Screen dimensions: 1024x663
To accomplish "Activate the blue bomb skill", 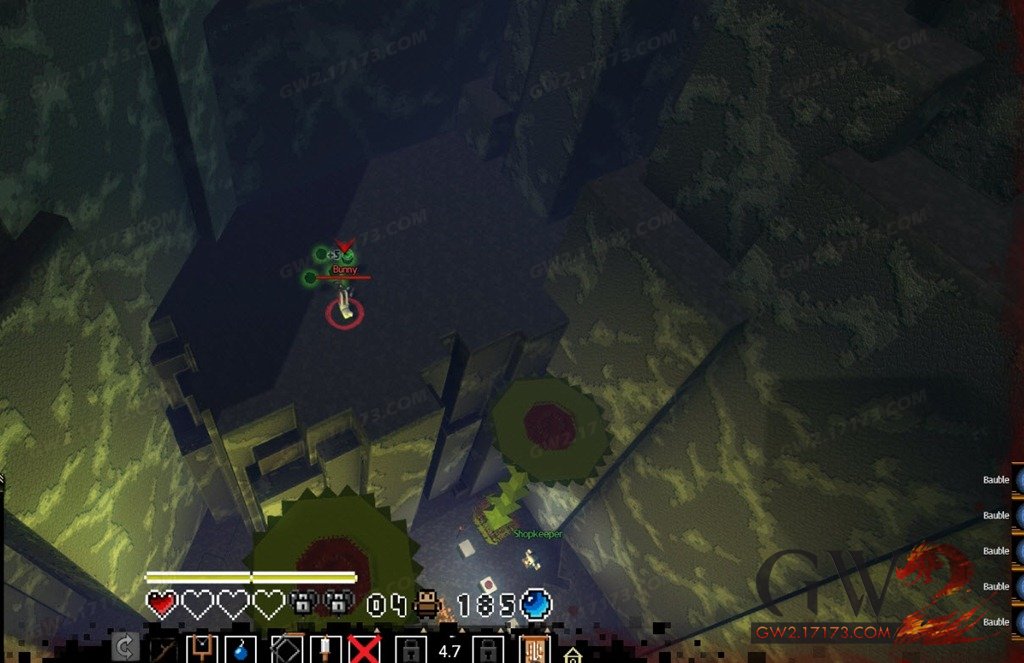I will [242, 650].
